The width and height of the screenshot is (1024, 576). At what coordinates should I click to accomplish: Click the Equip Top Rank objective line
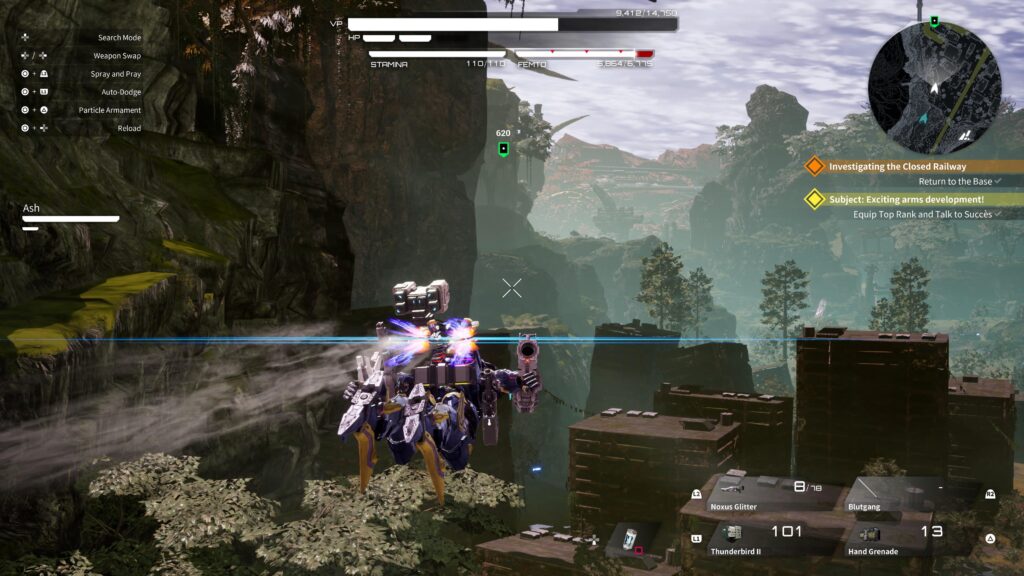(920, 214)
